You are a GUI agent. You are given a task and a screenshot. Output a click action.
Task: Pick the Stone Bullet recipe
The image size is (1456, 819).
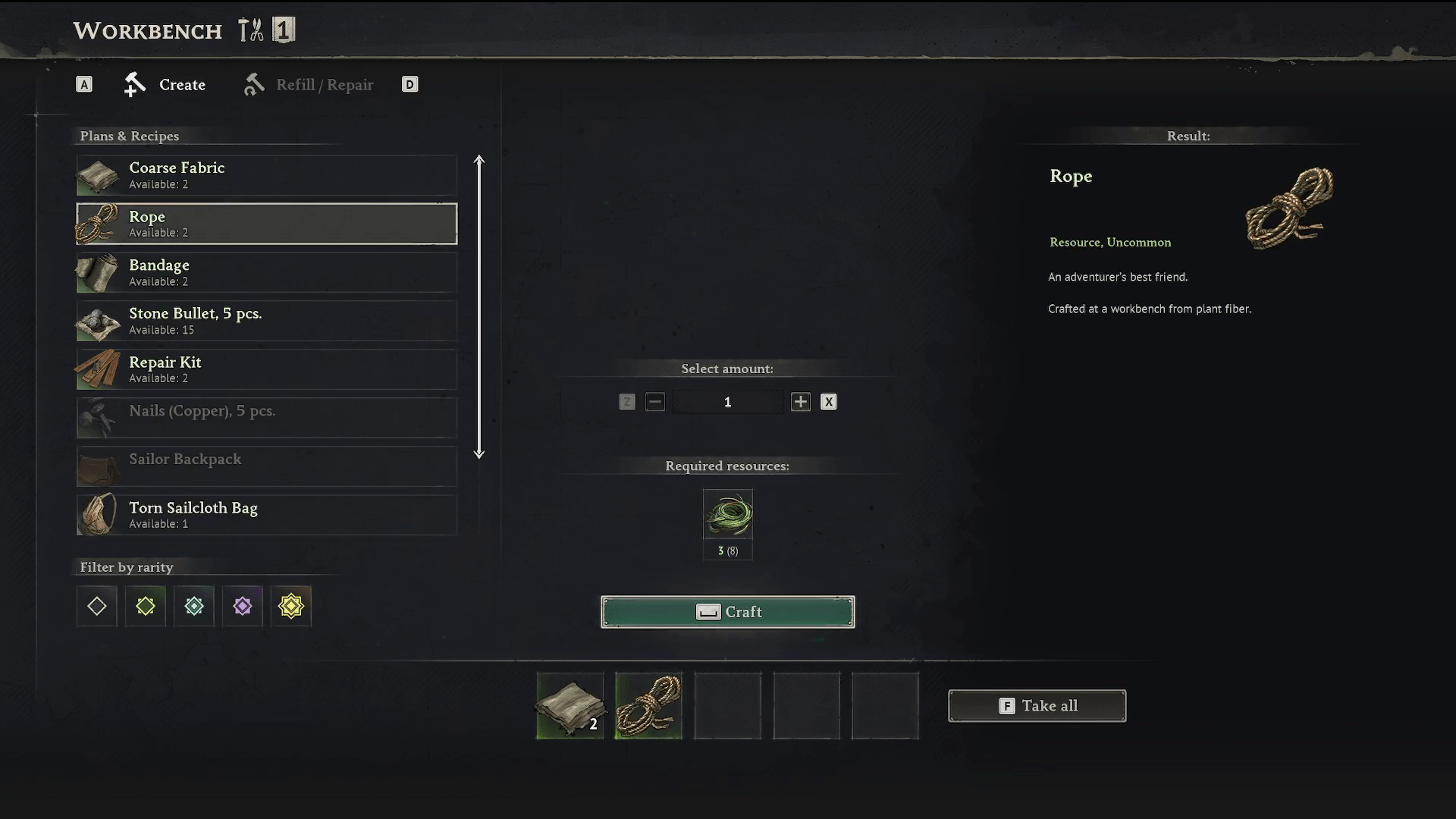266,321
